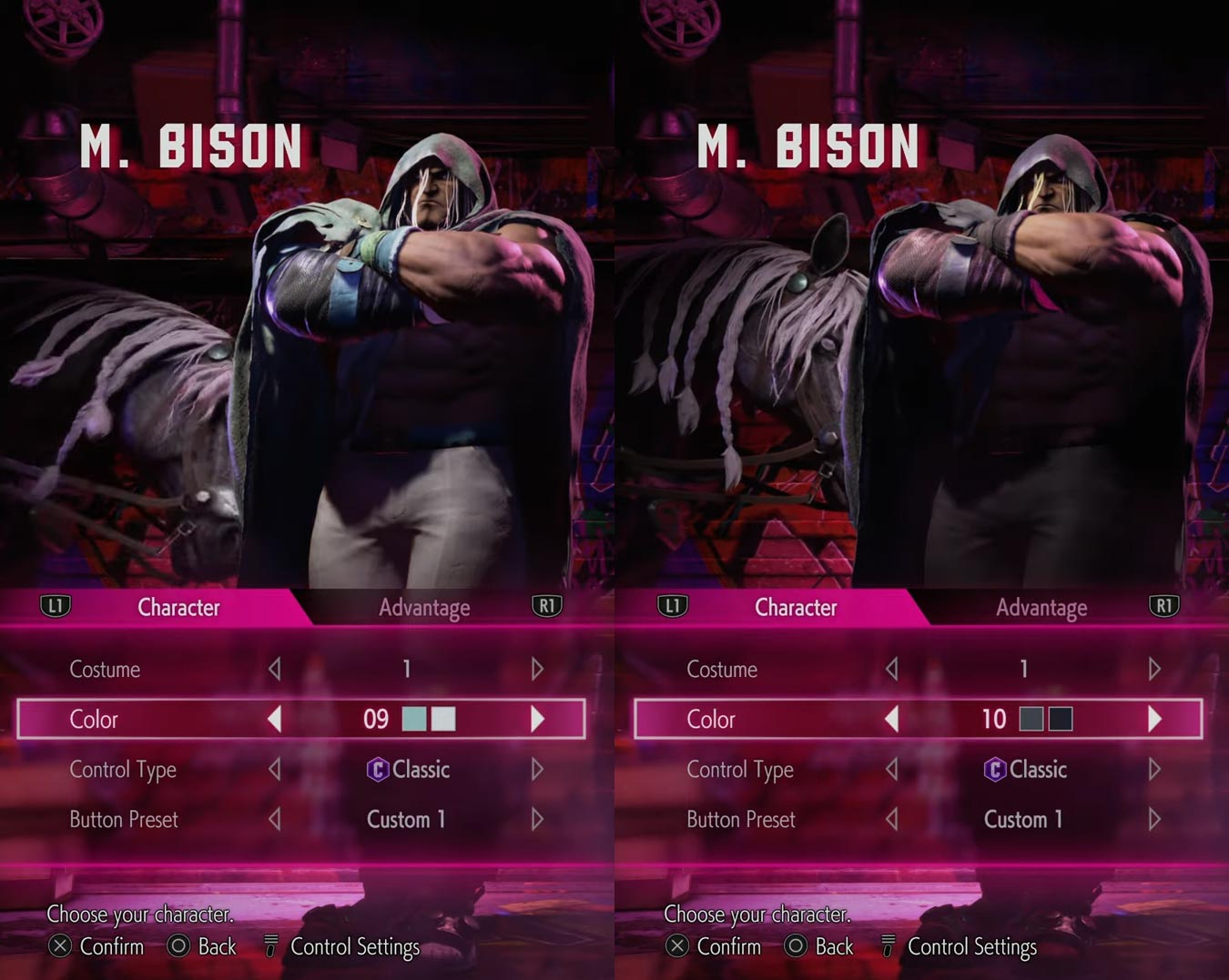Viewport: 1229px width, 980px height.
Task: Click the right arrow beside Color 10
Action: coord(1154,719)
